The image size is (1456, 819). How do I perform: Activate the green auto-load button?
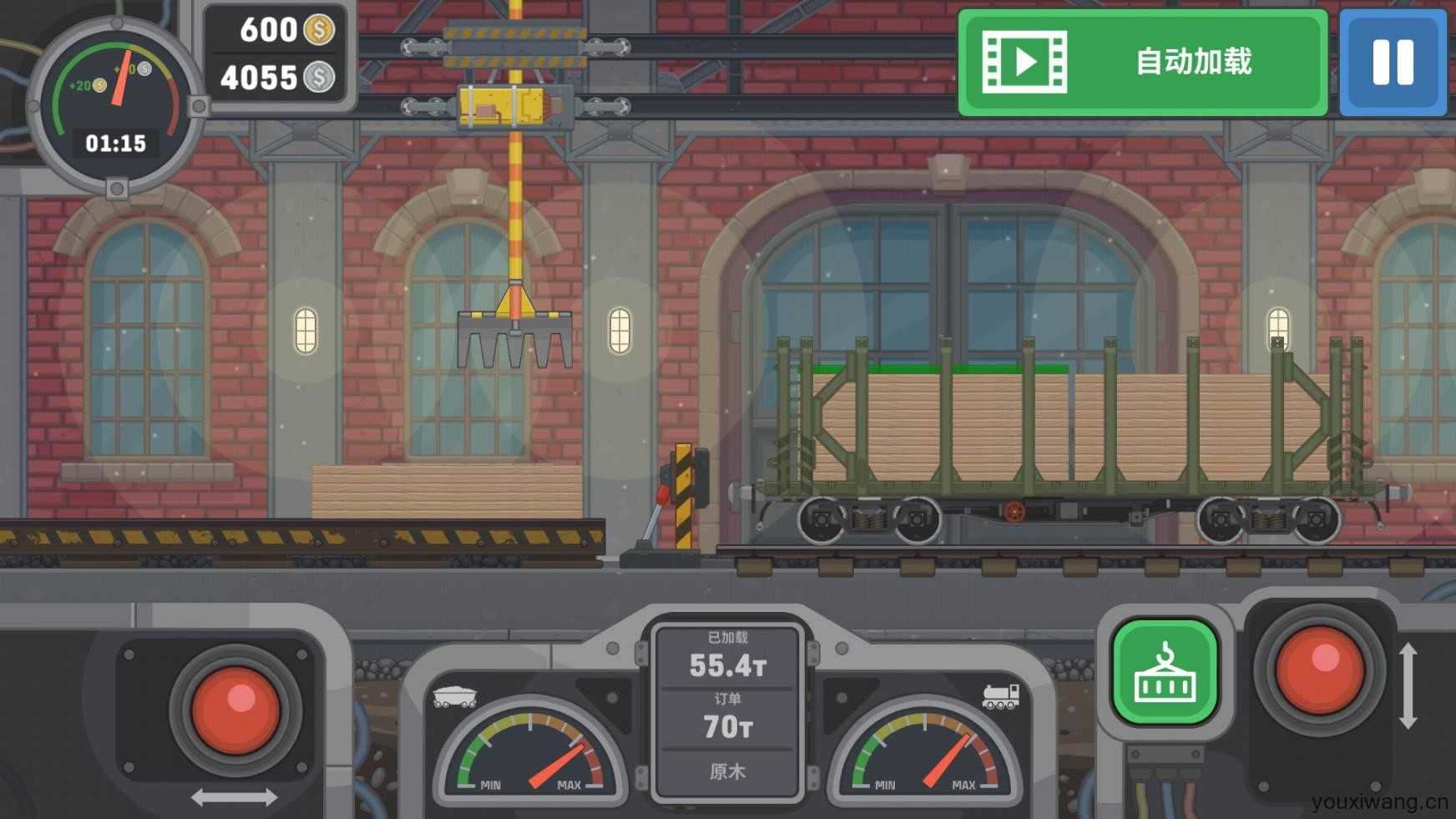pos(1142,63)
